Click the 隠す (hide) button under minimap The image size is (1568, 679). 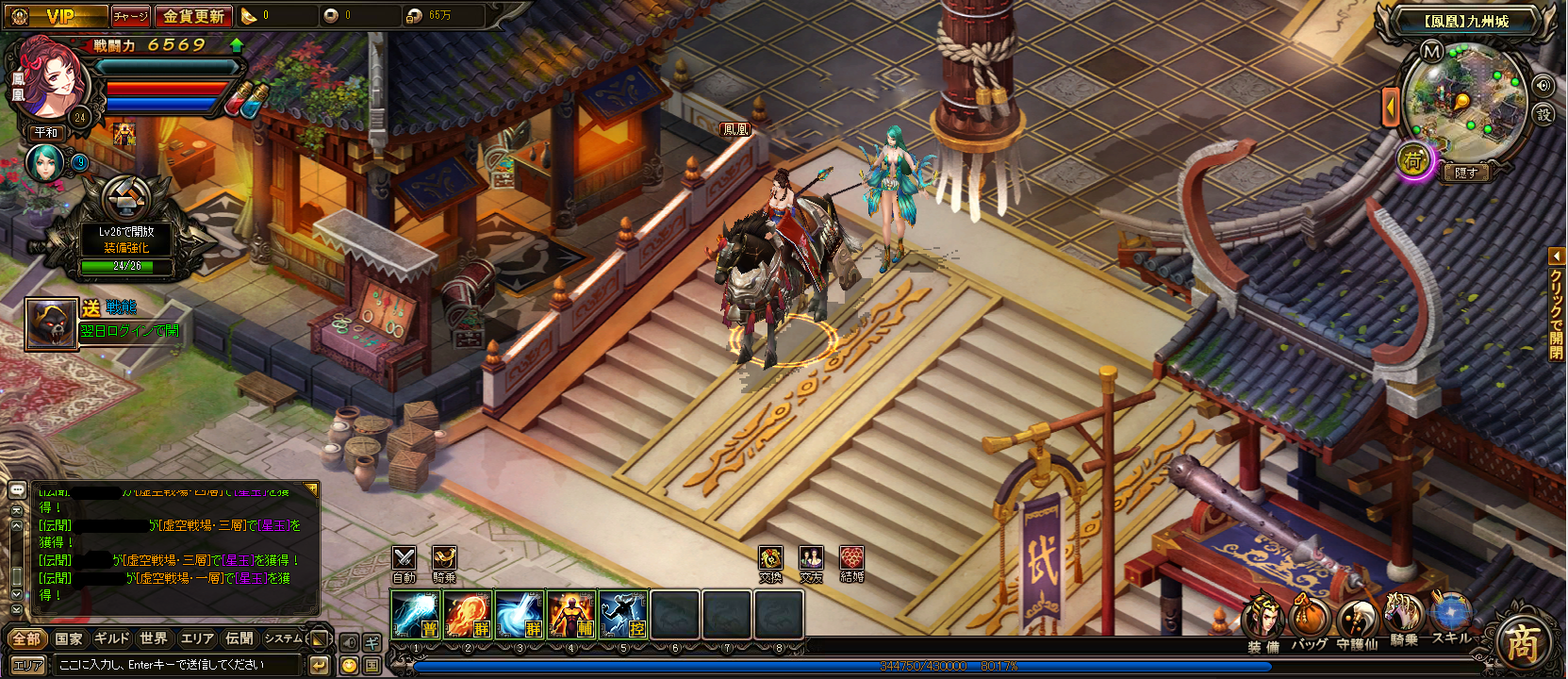click(x=1466, y=173)
